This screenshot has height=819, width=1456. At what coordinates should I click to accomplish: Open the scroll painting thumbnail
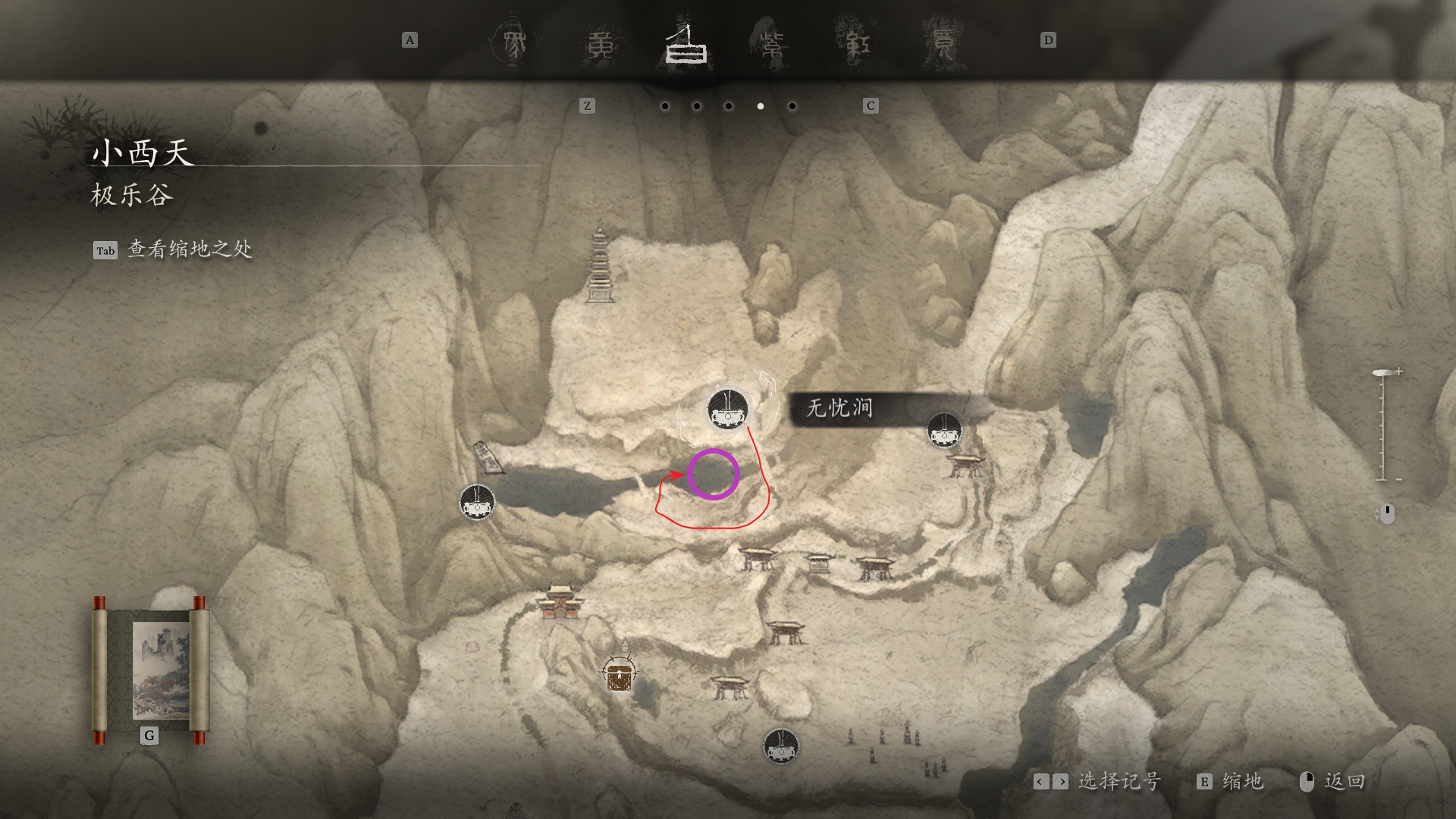click(x=150, y=670)
